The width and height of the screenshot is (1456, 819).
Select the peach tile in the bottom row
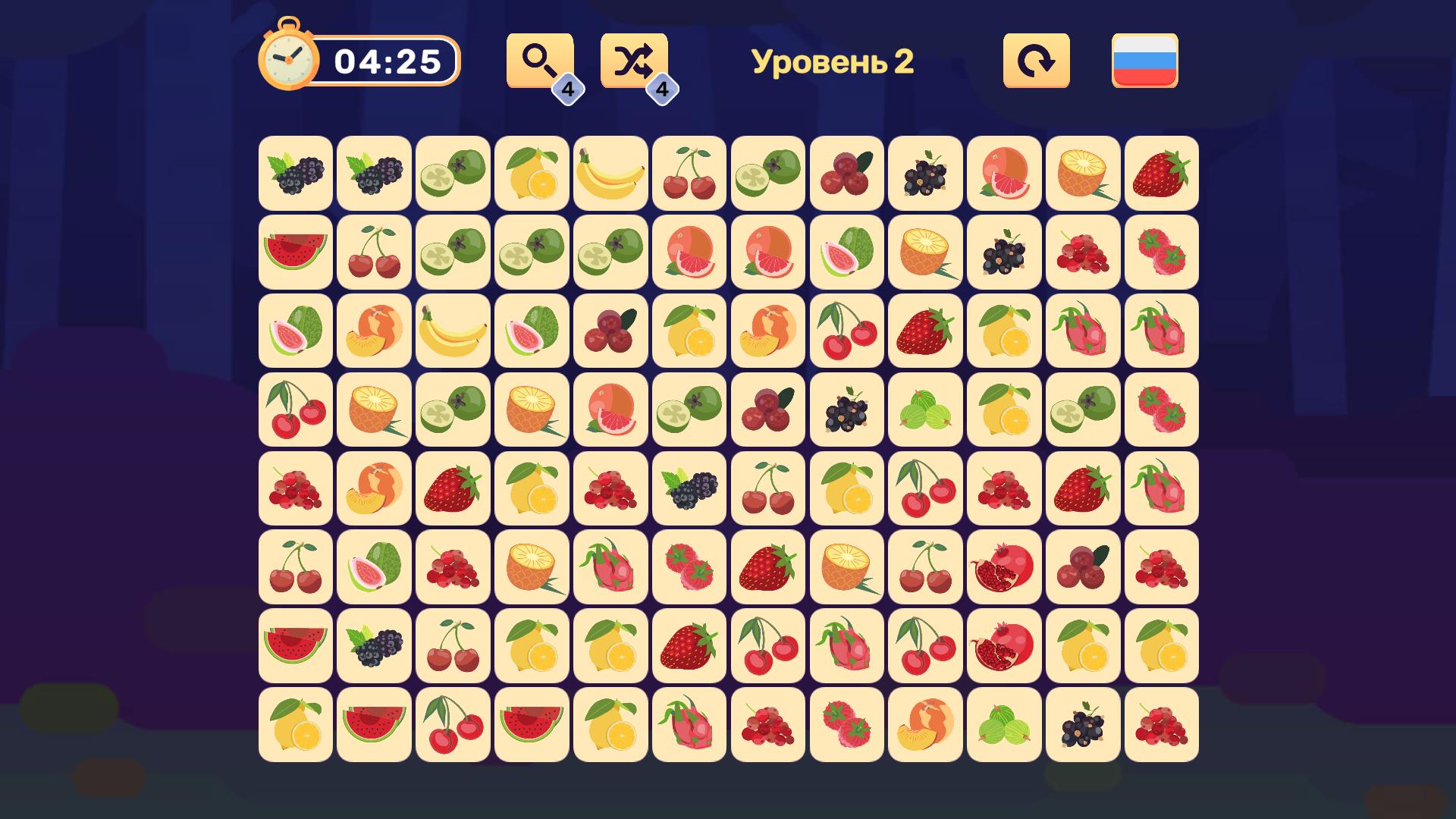[x=924, y=726]
